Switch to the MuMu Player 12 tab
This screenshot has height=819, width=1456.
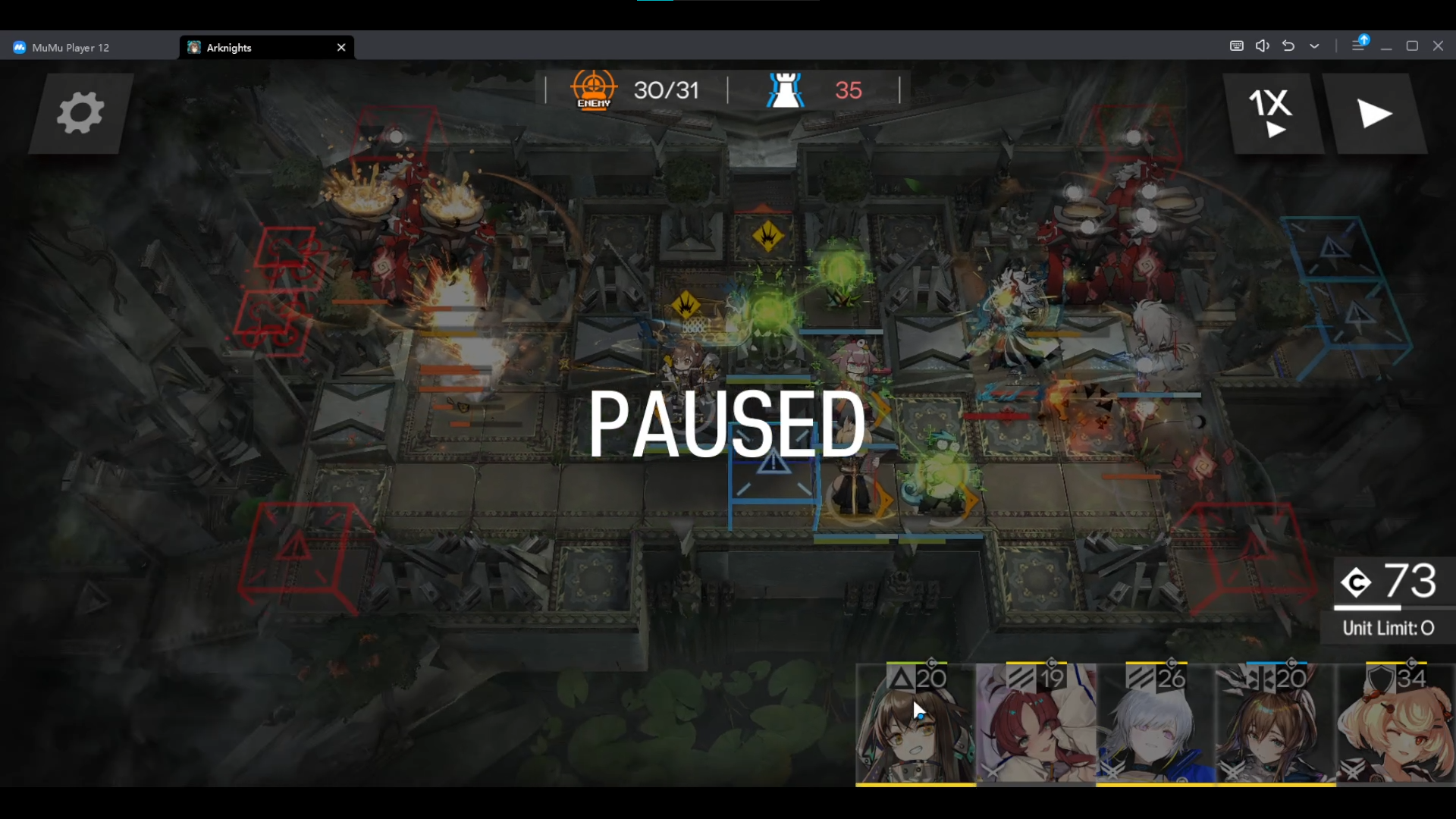[x=71, y=47]
